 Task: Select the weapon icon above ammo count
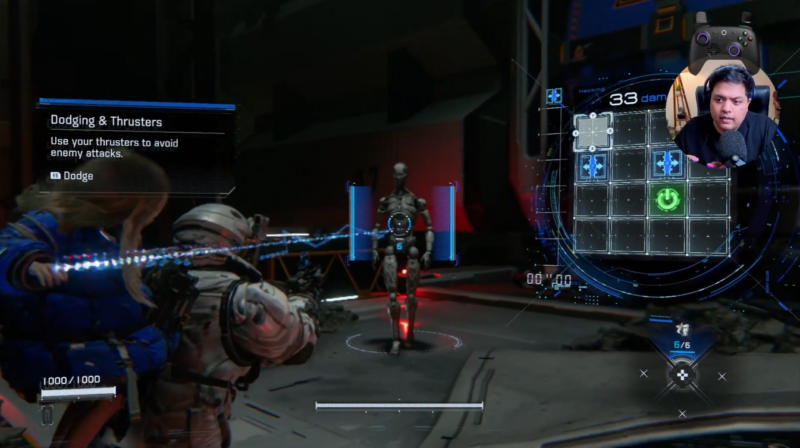(682, 328)
